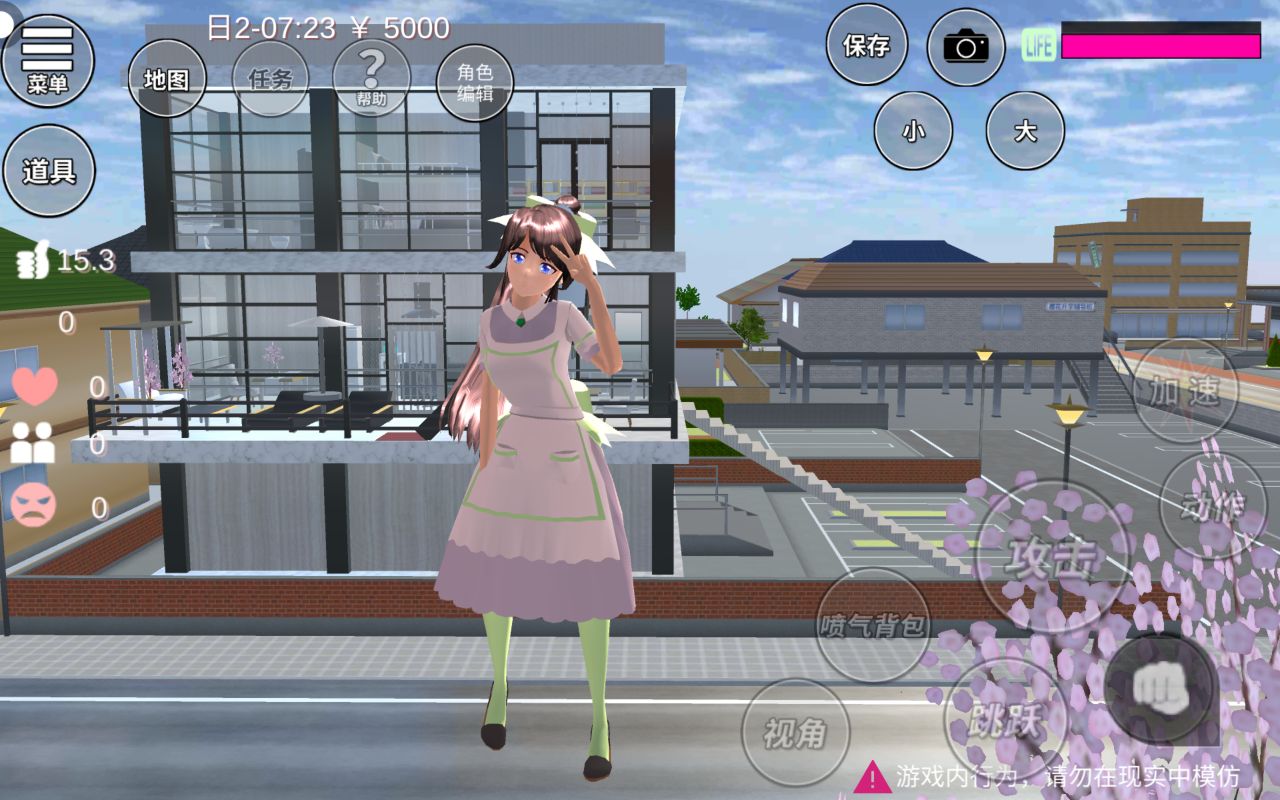Activate the 加速 speed-up button
This screenshot has width=1280, height=800.
1185,391
